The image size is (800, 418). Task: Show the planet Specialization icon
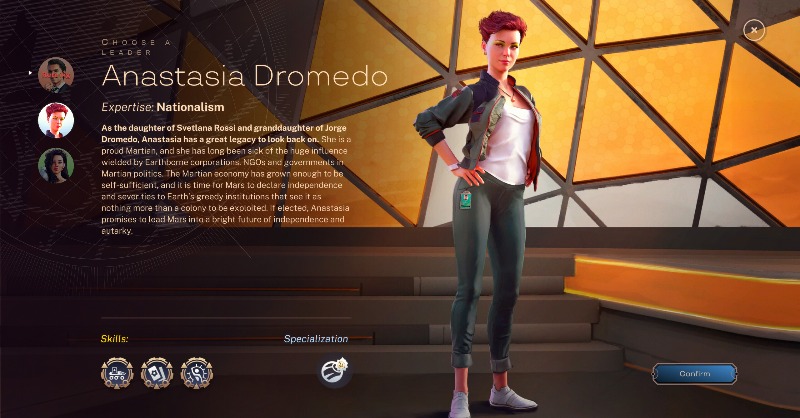[335, 372]
